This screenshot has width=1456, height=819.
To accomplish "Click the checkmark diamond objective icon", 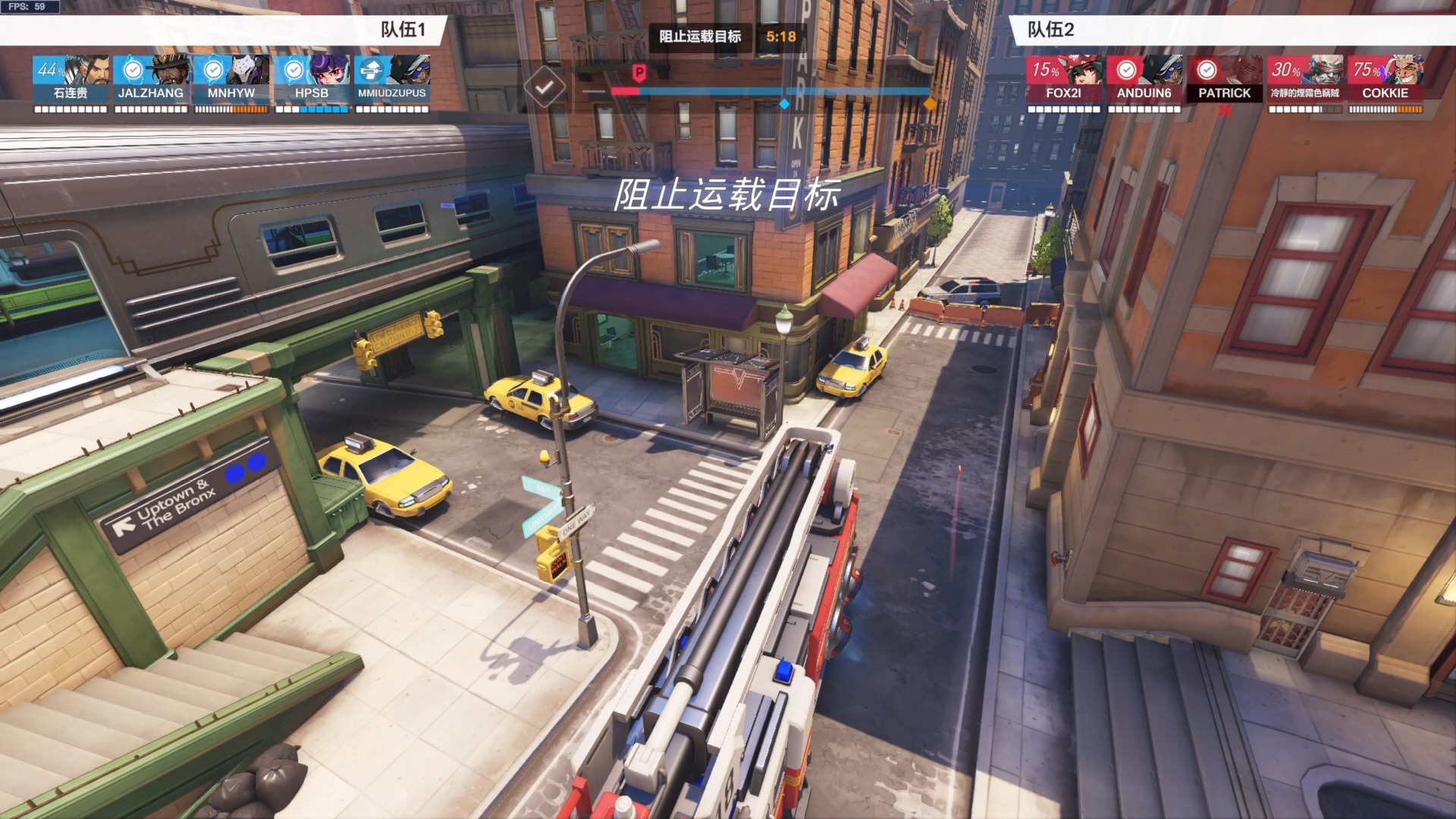I will point(544,87).
